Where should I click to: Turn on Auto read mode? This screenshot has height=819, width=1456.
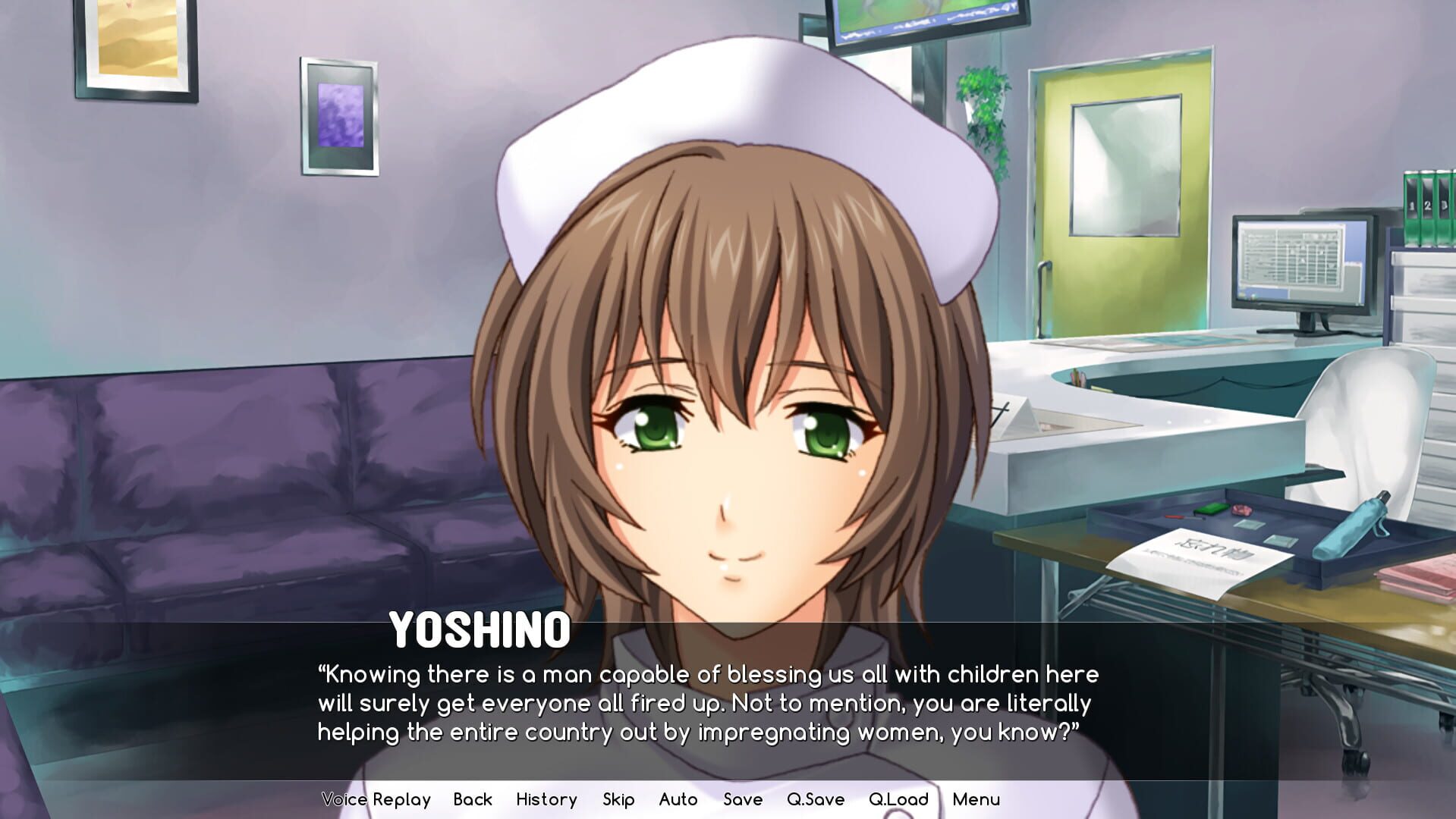point(678,799)
